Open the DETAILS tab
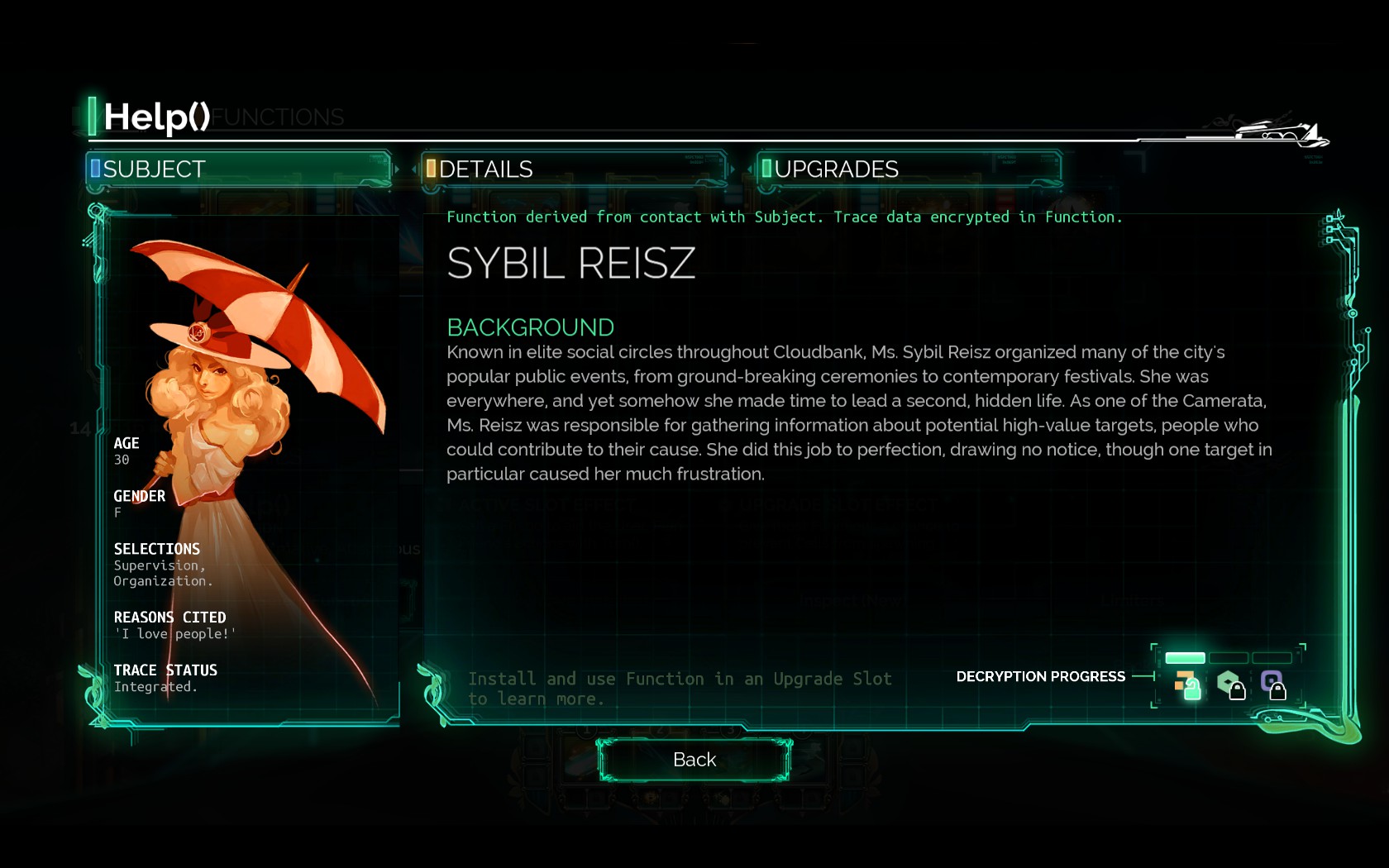This screenshot has width=1389, height=868. (x=574, y=169)
